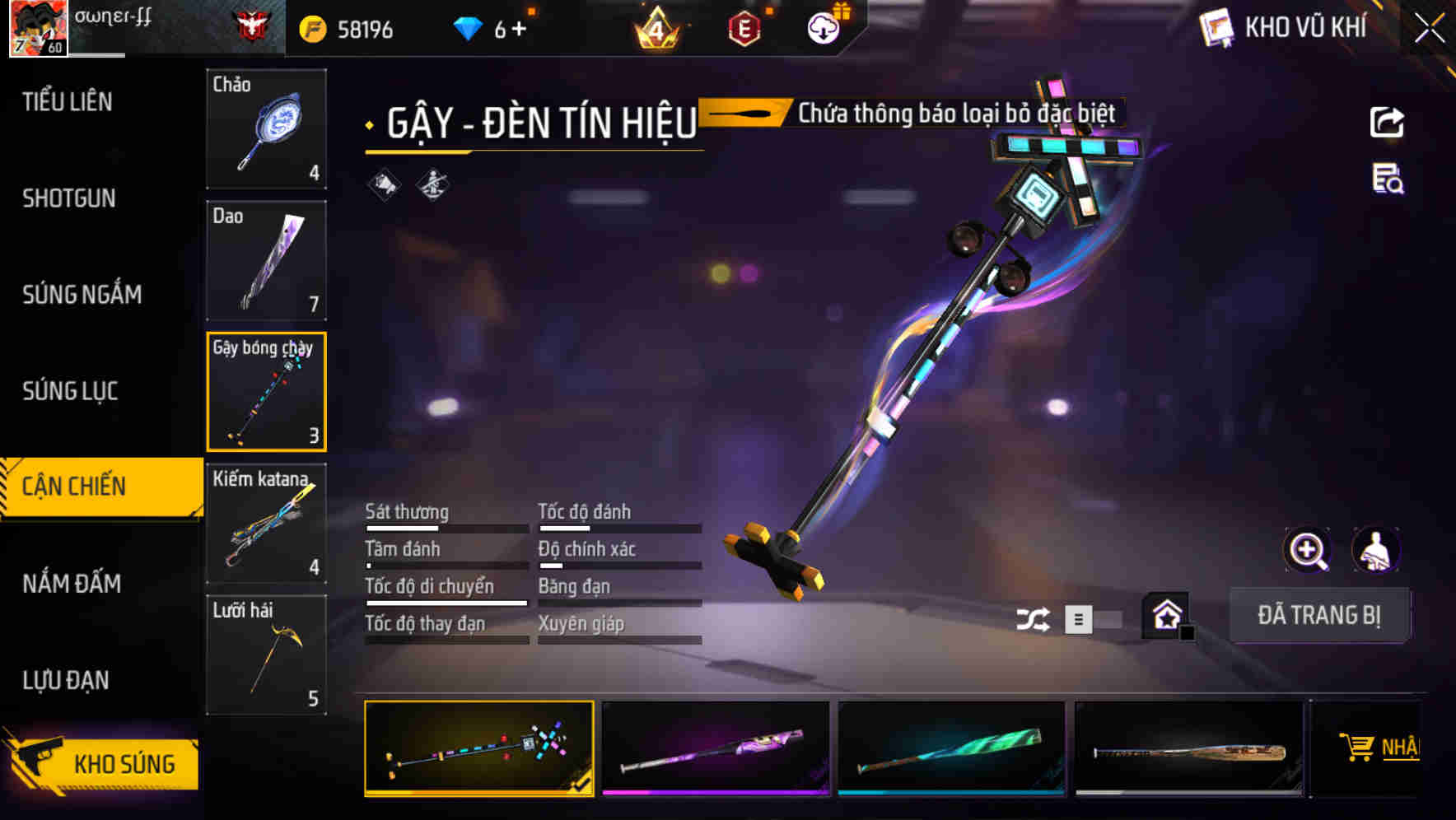
Task: Click the ĐÃ TRANG BỊ button
Action: click(1318, 615)
